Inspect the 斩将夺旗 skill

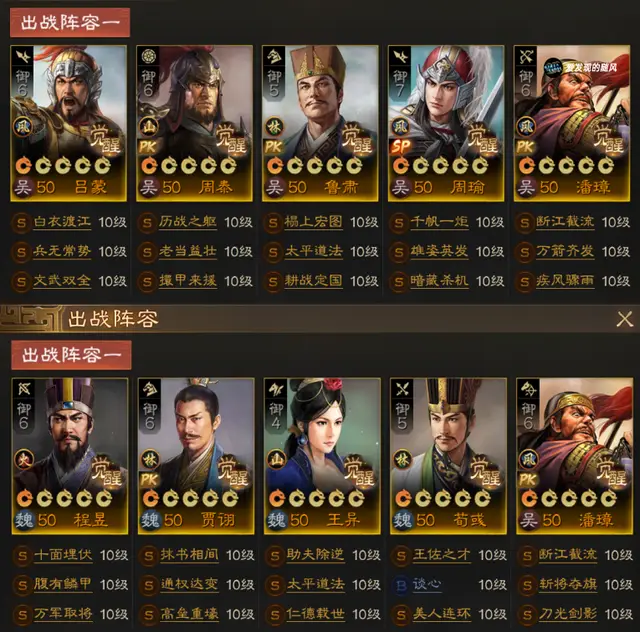click(563, 585)
